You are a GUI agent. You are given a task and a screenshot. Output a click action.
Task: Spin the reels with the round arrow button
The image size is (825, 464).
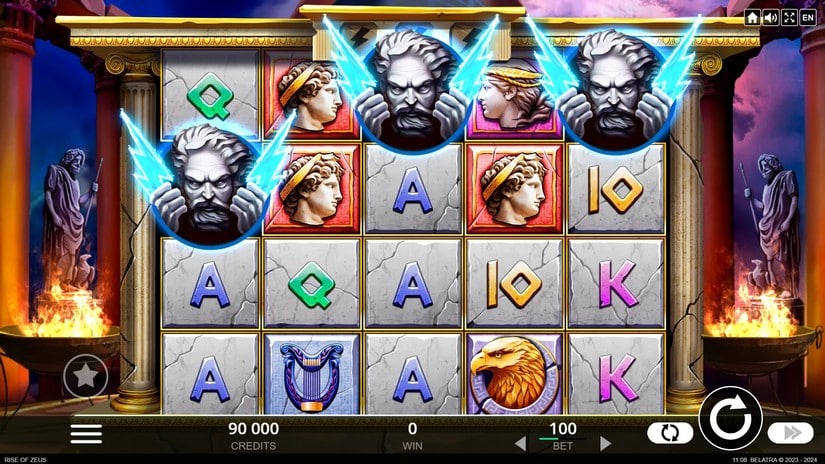click(730, 417)
